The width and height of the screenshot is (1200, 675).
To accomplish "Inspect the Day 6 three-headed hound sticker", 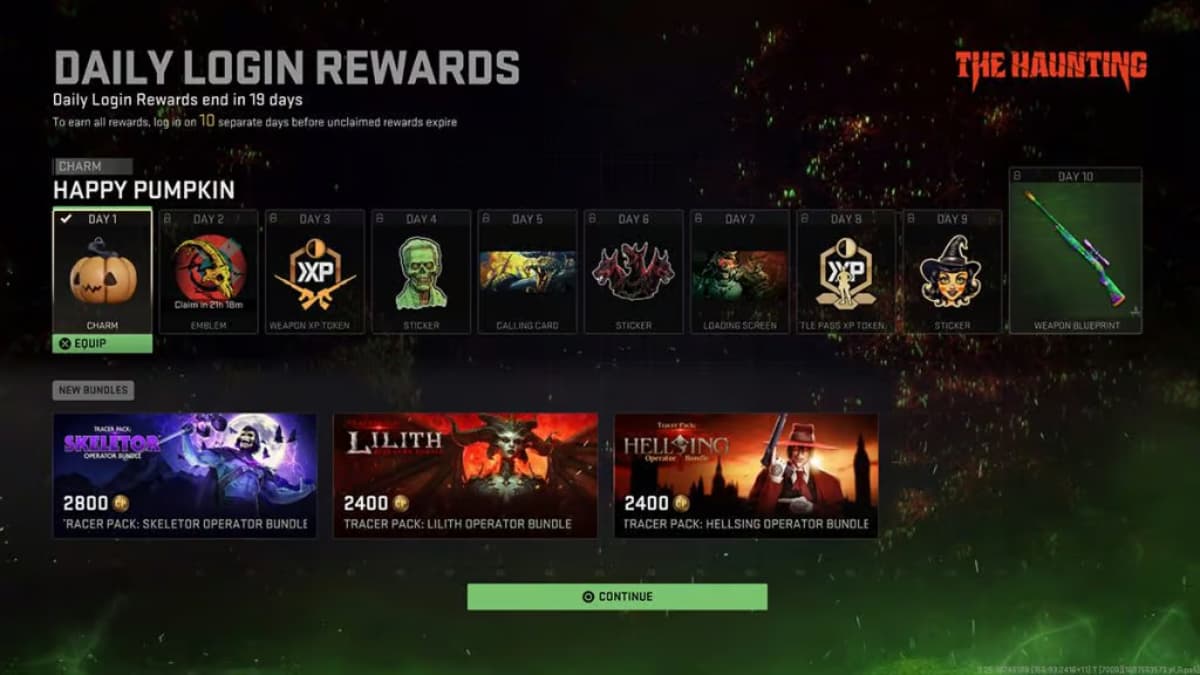I will coord(633,272).
